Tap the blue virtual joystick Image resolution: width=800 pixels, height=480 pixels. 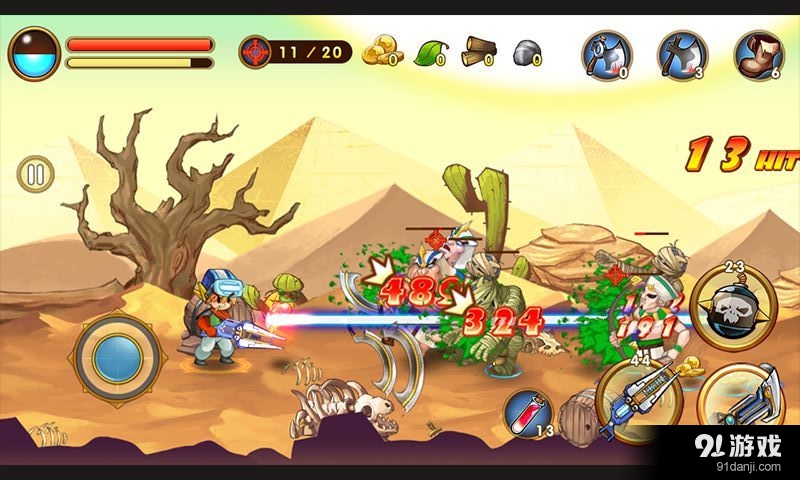[118, 352]
